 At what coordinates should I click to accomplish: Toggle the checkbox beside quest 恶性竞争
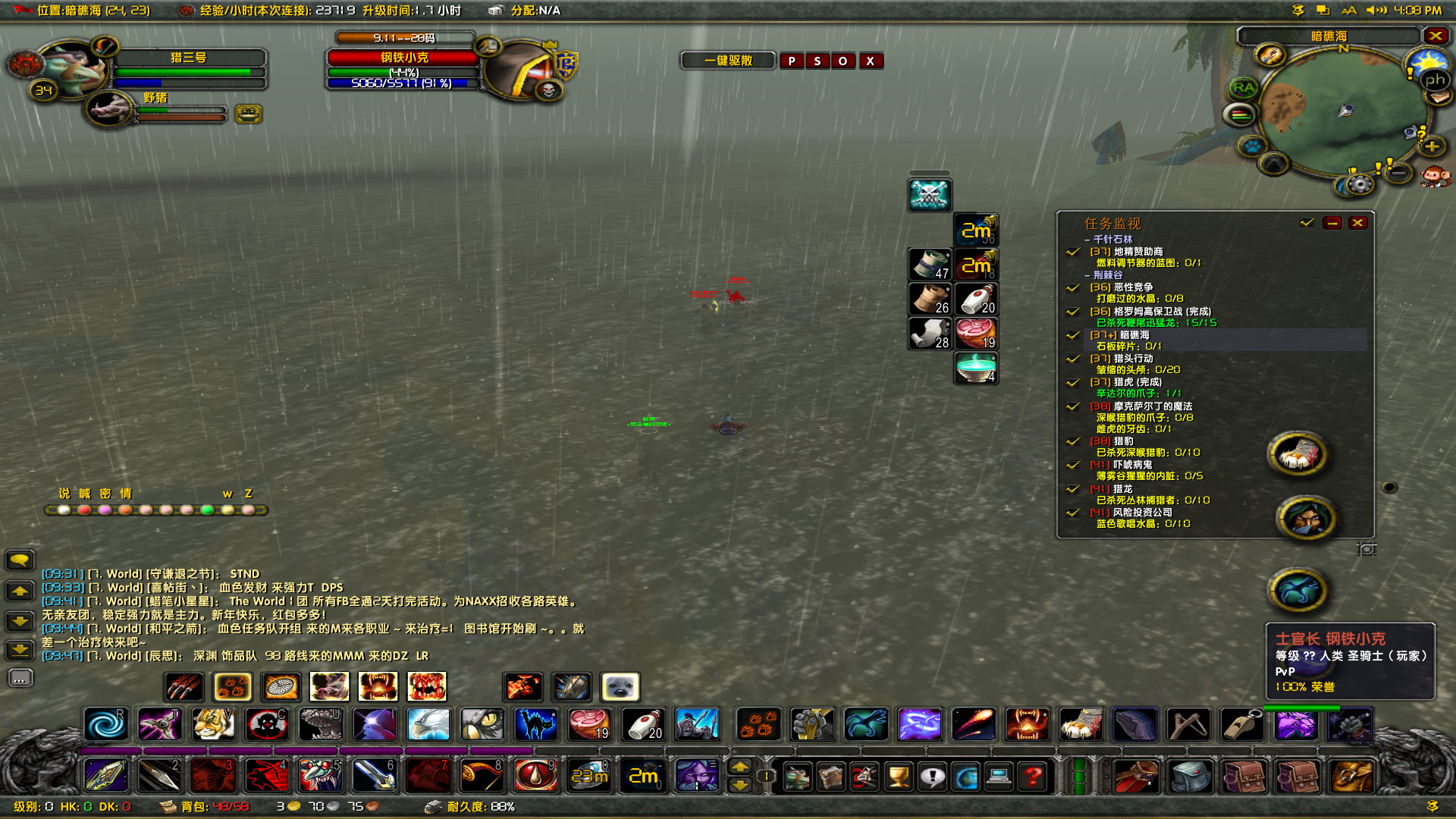pos(1072,288)
